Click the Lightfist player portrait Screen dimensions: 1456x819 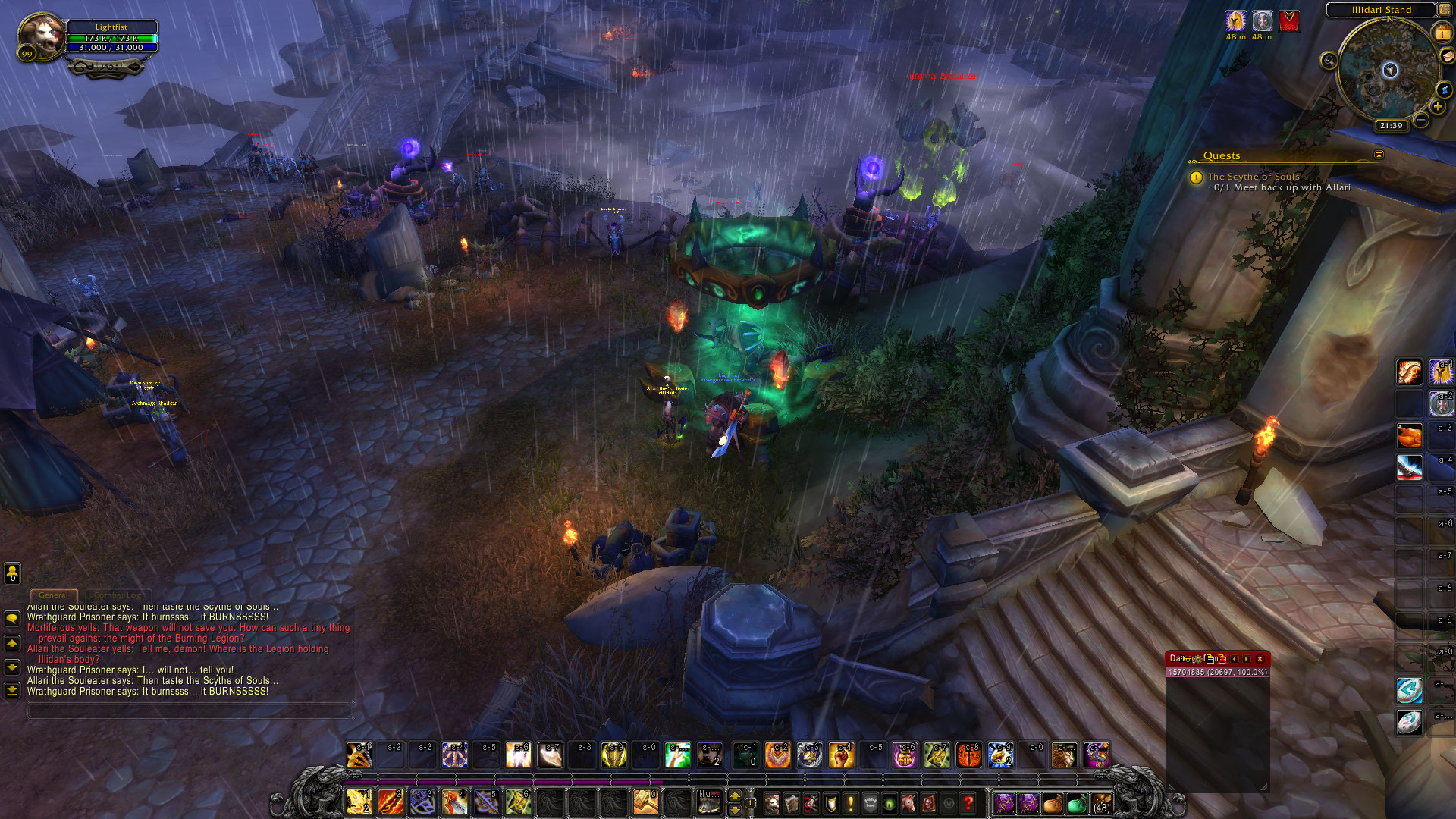tap(42, 36)
